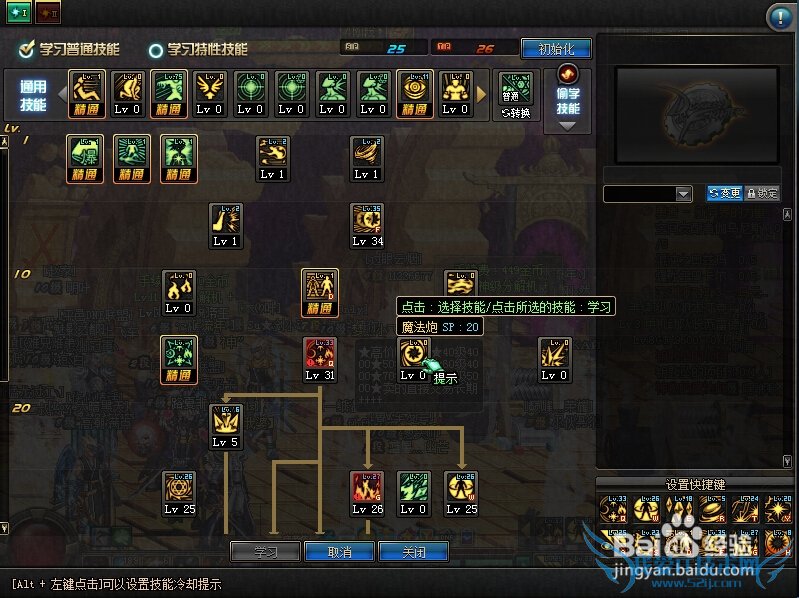Click the 取消 cancel button
Image resolution: width=799 pixels, height=598 pixels.
click(x=340, y=551)
